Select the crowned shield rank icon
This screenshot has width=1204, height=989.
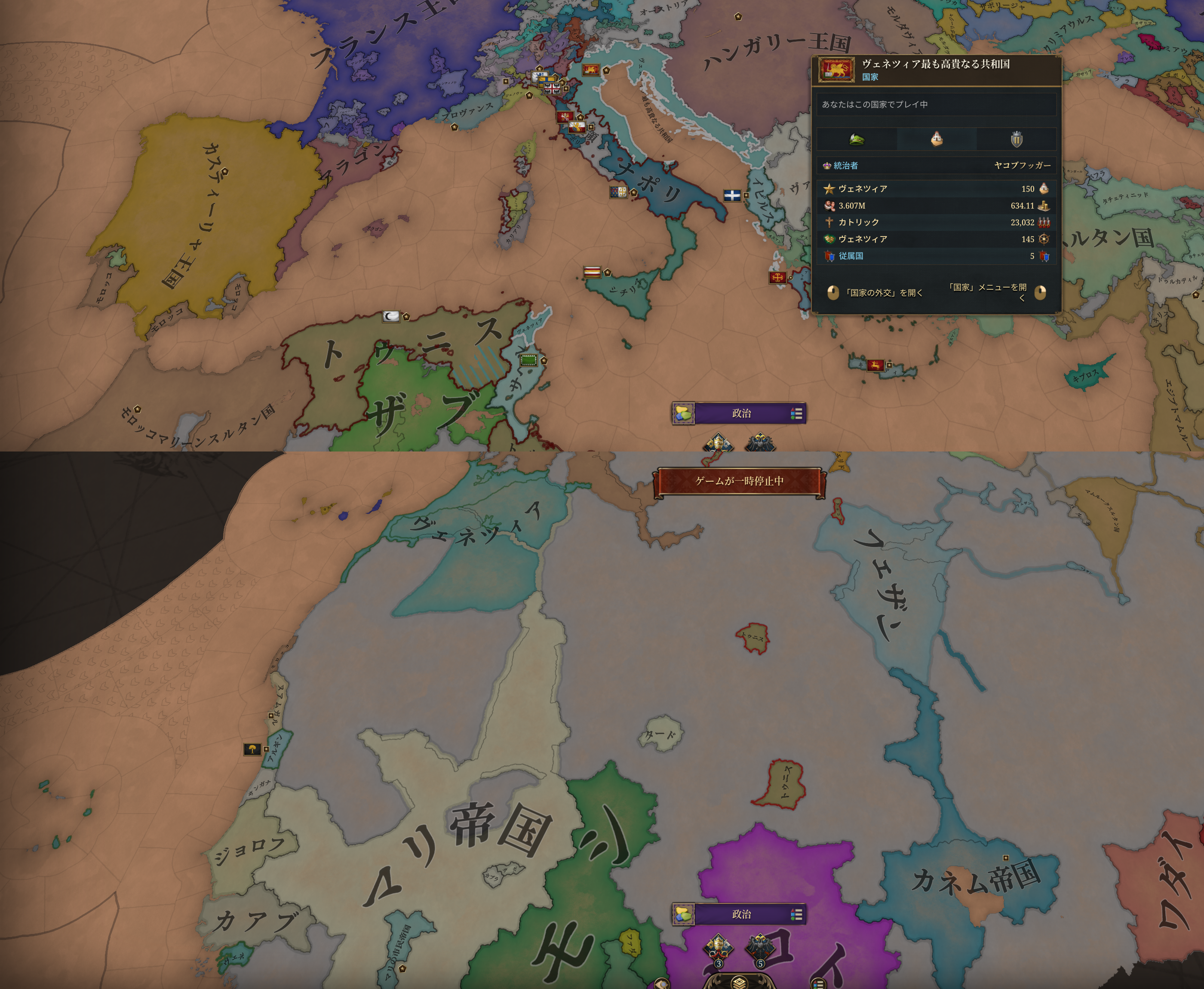1016,139
